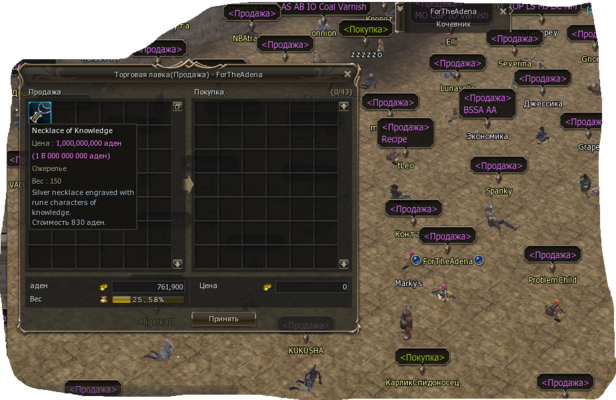Click the up arrow of the Продажа list
Viewport: 616px width, 400px height.
177,105
